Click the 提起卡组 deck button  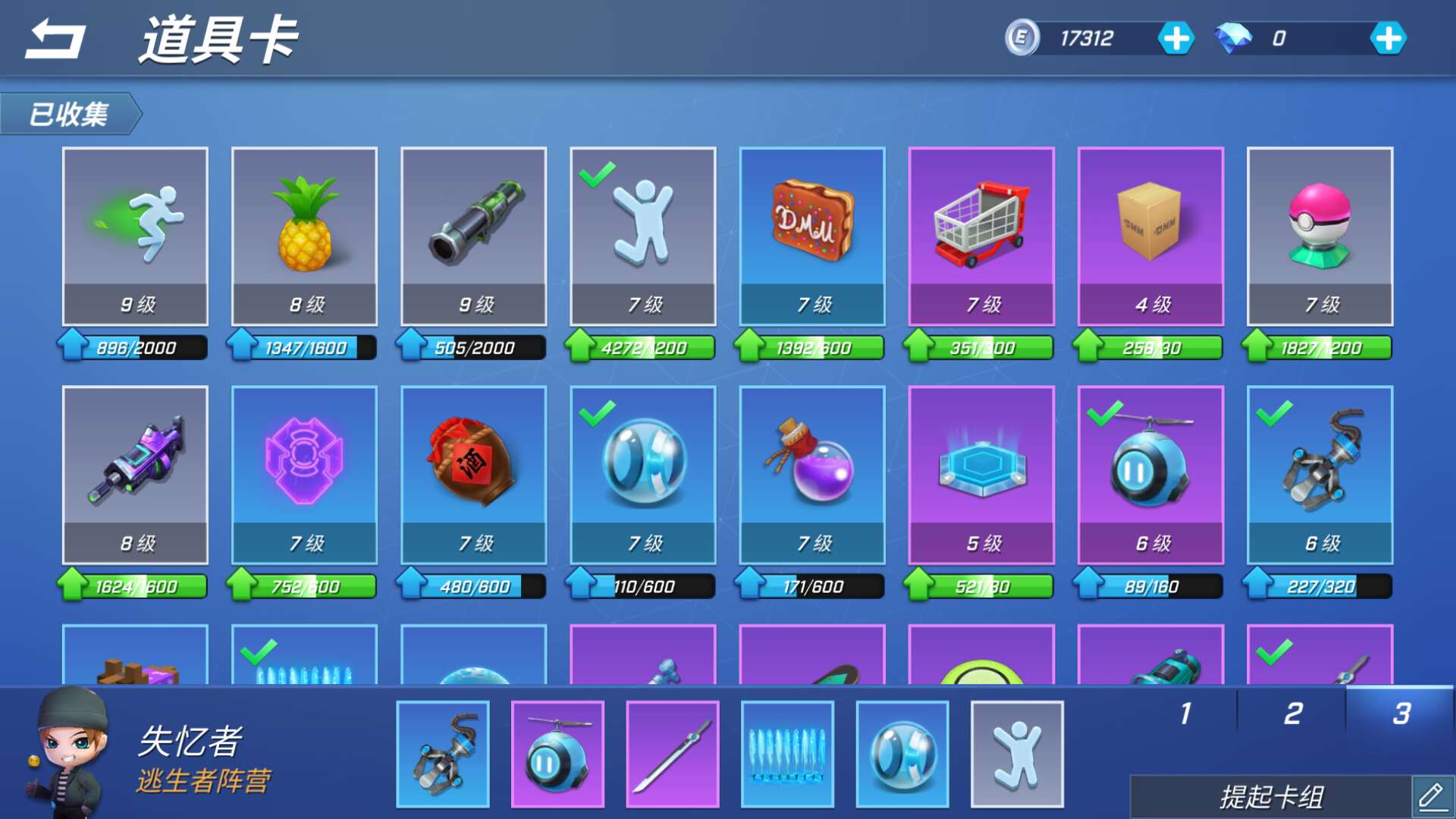1272,797
